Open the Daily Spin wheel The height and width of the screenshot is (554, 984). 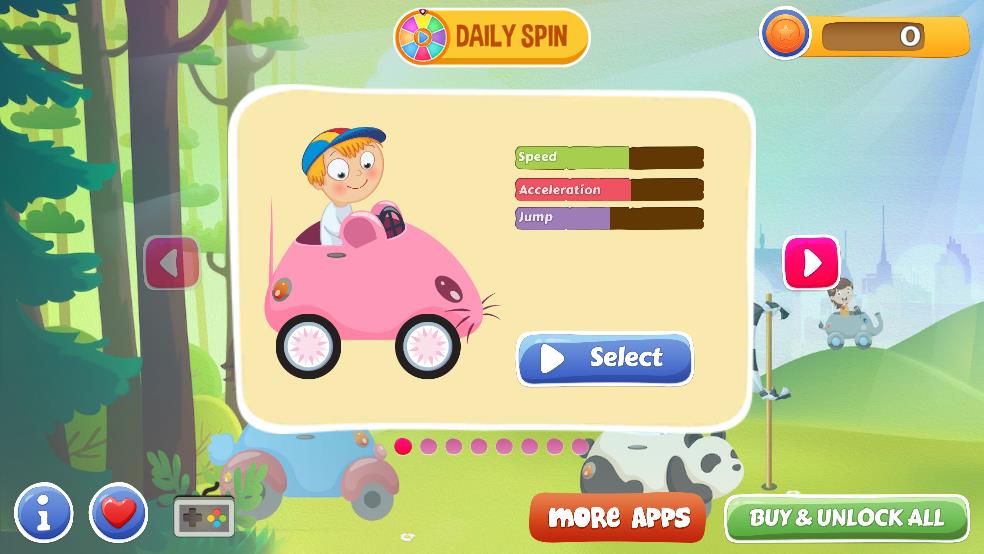[x=492, y=37]
